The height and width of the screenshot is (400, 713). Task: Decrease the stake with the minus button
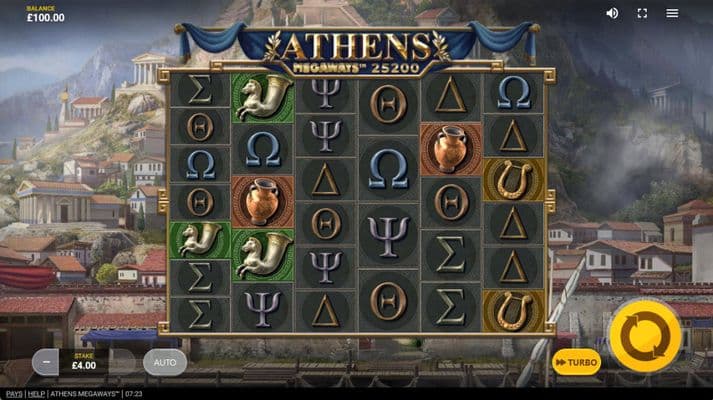(x=45, y=362)
